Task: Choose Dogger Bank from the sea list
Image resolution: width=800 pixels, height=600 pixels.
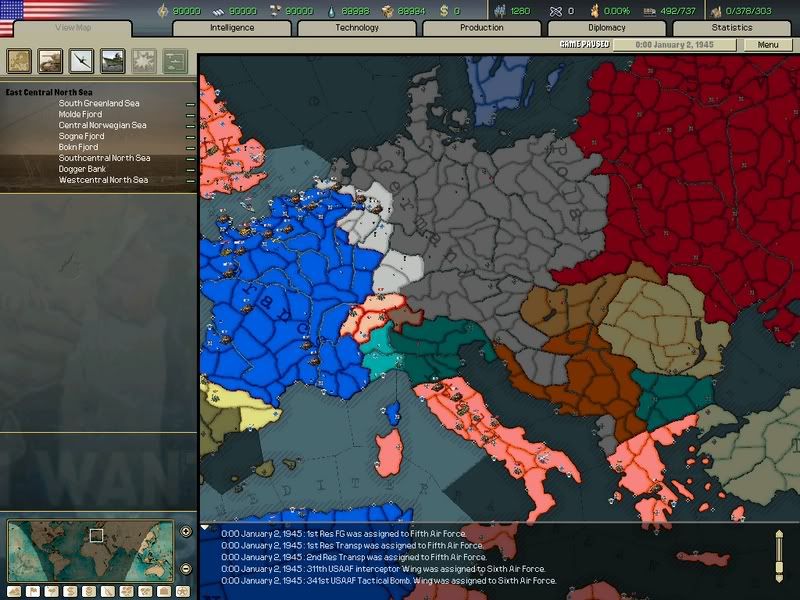Action: pos(81,169)
